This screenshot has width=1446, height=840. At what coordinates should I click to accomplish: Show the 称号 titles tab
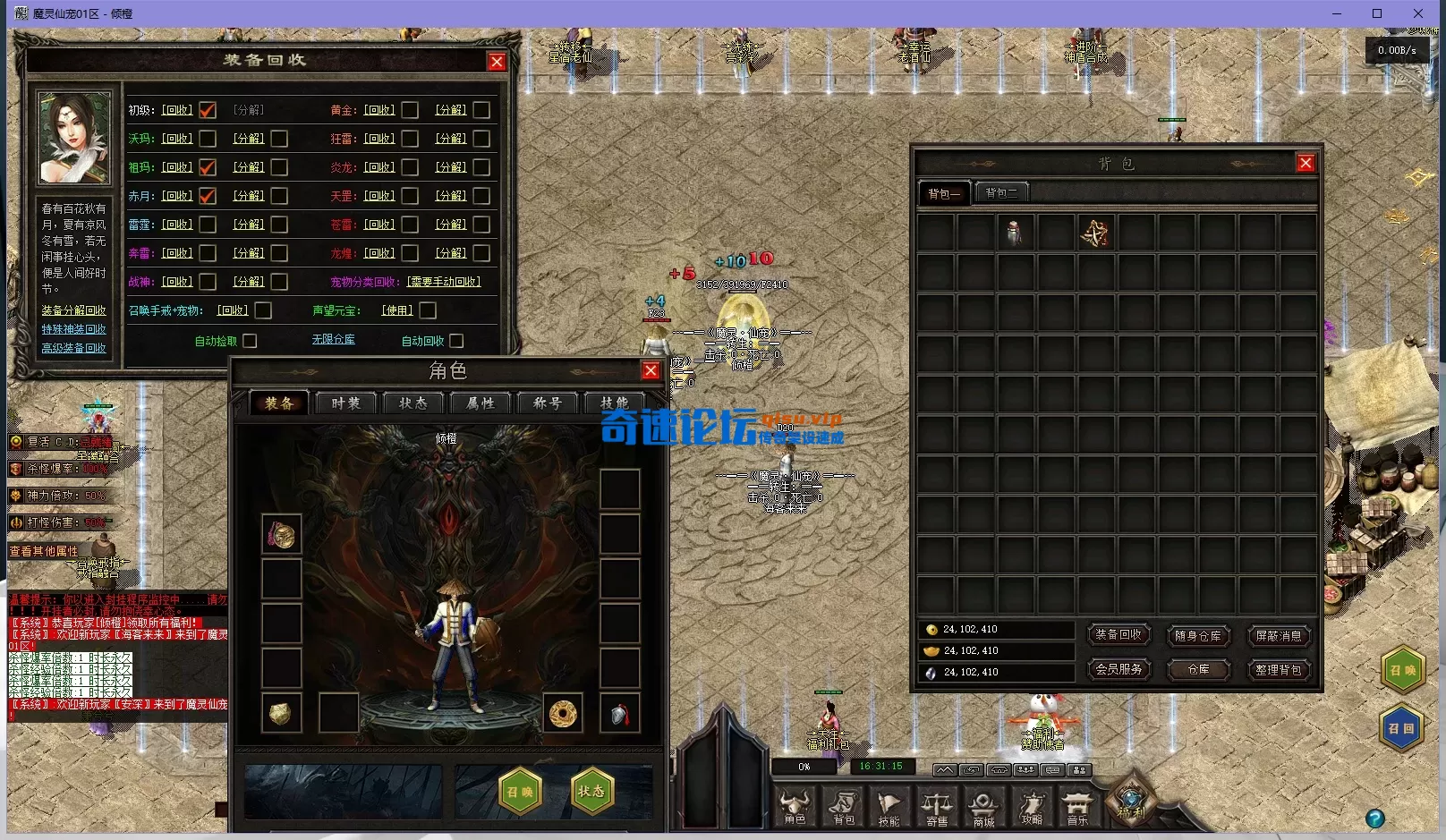click(x=547, y=403)
